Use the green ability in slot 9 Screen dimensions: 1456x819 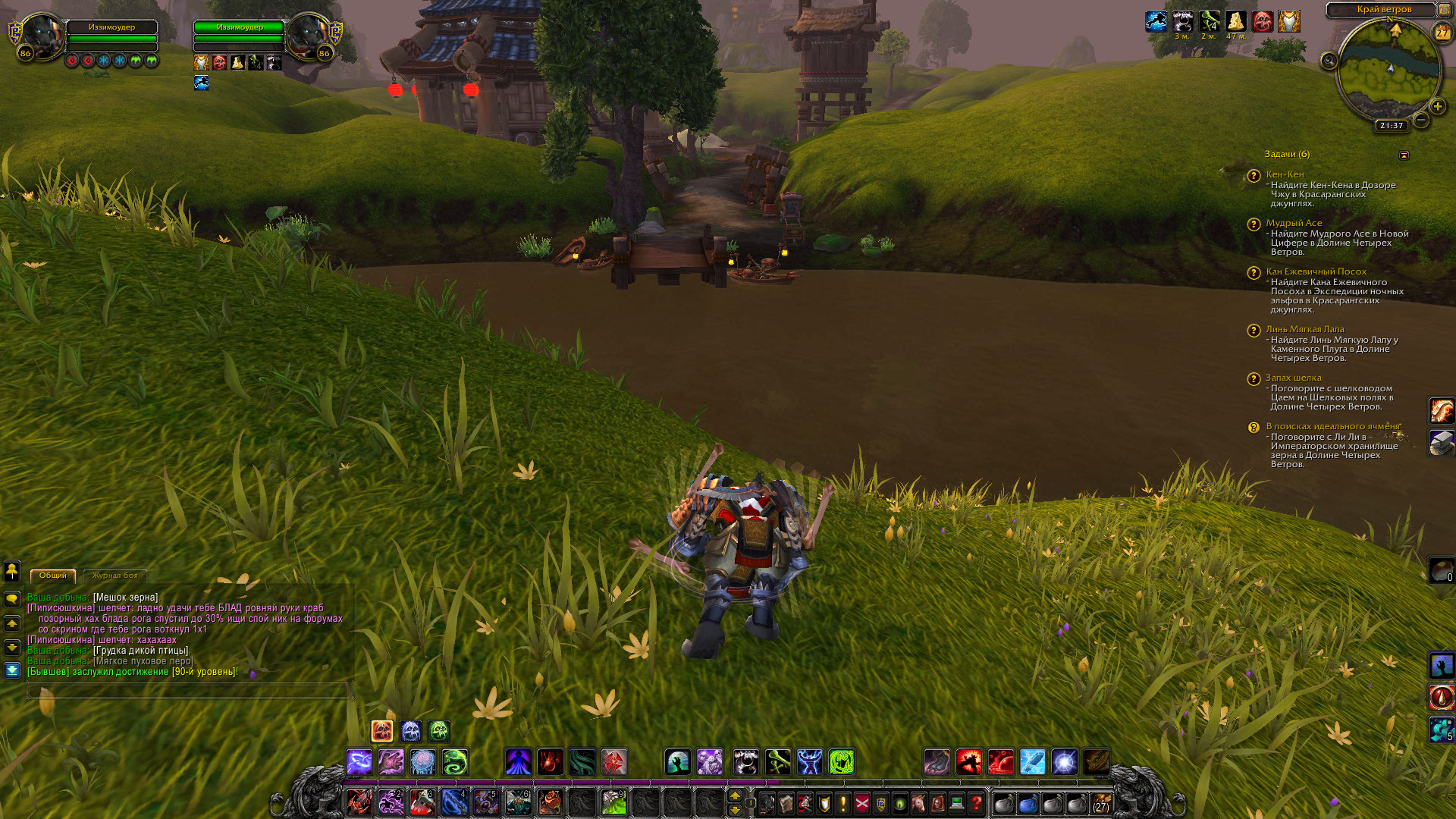[x=613, y=802]
